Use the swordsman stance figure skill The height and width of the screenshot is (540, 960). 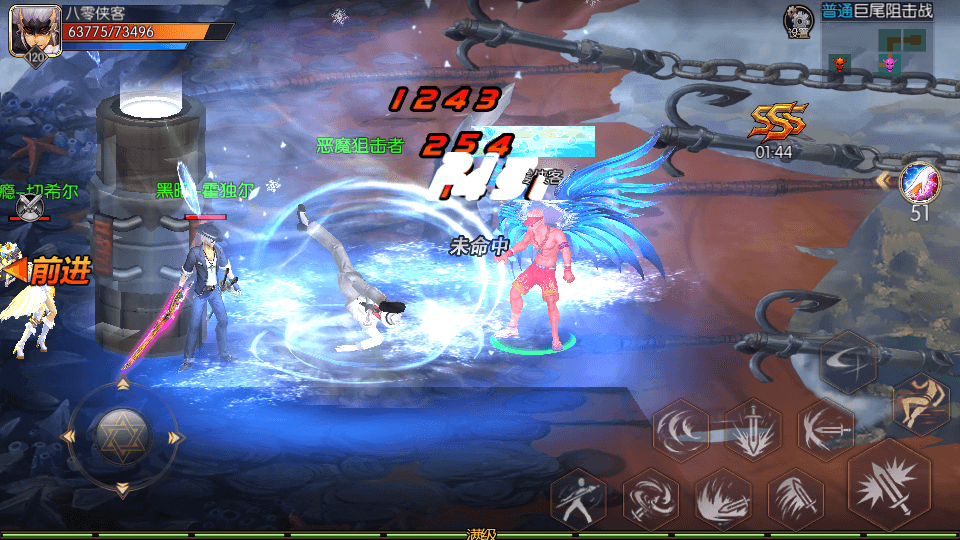[579, 497]
